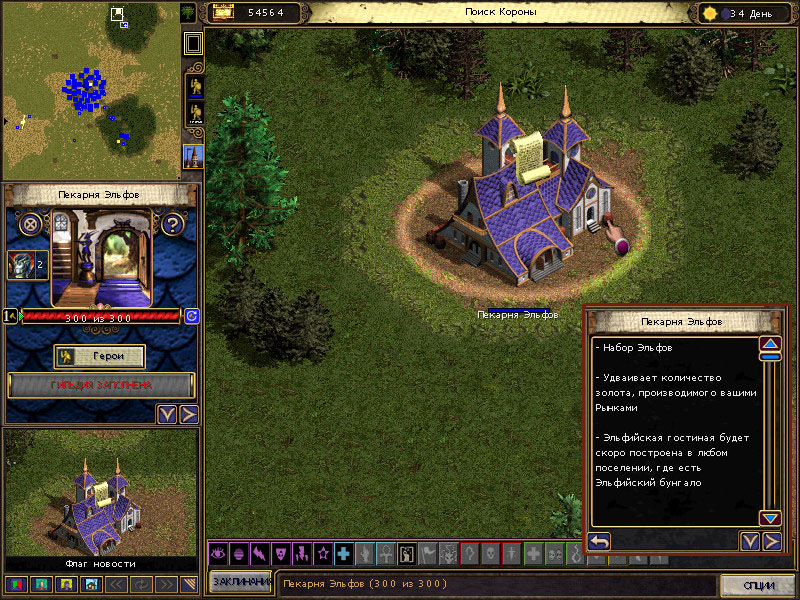The image size is (800, 600).
Task: Click the blue repair arrow next to health bar
Action: [191, 316]
